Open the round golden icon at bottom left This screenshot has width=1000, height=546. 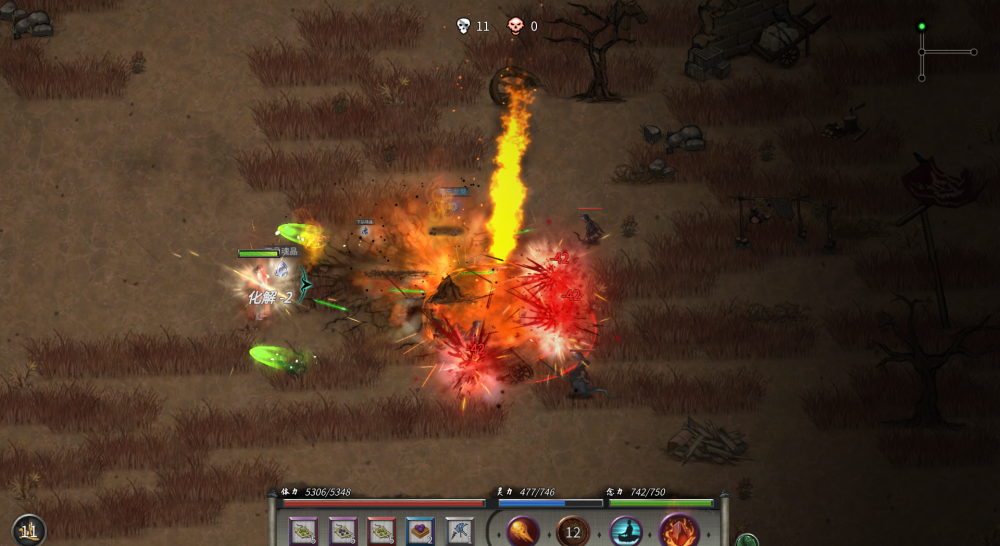(x=29, y=531)
